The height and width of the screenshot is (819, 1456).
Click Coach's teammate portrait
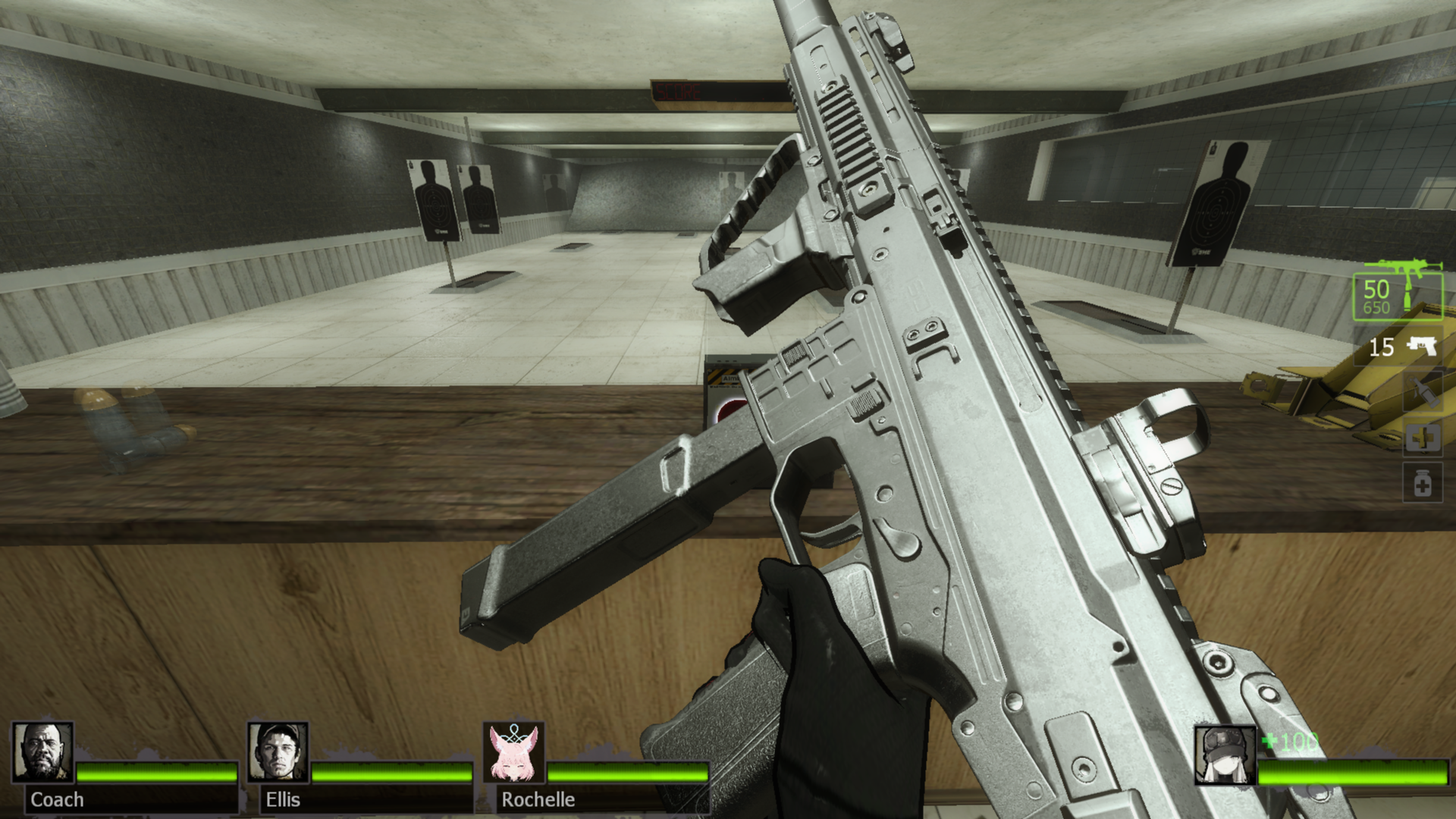point(43,752)
